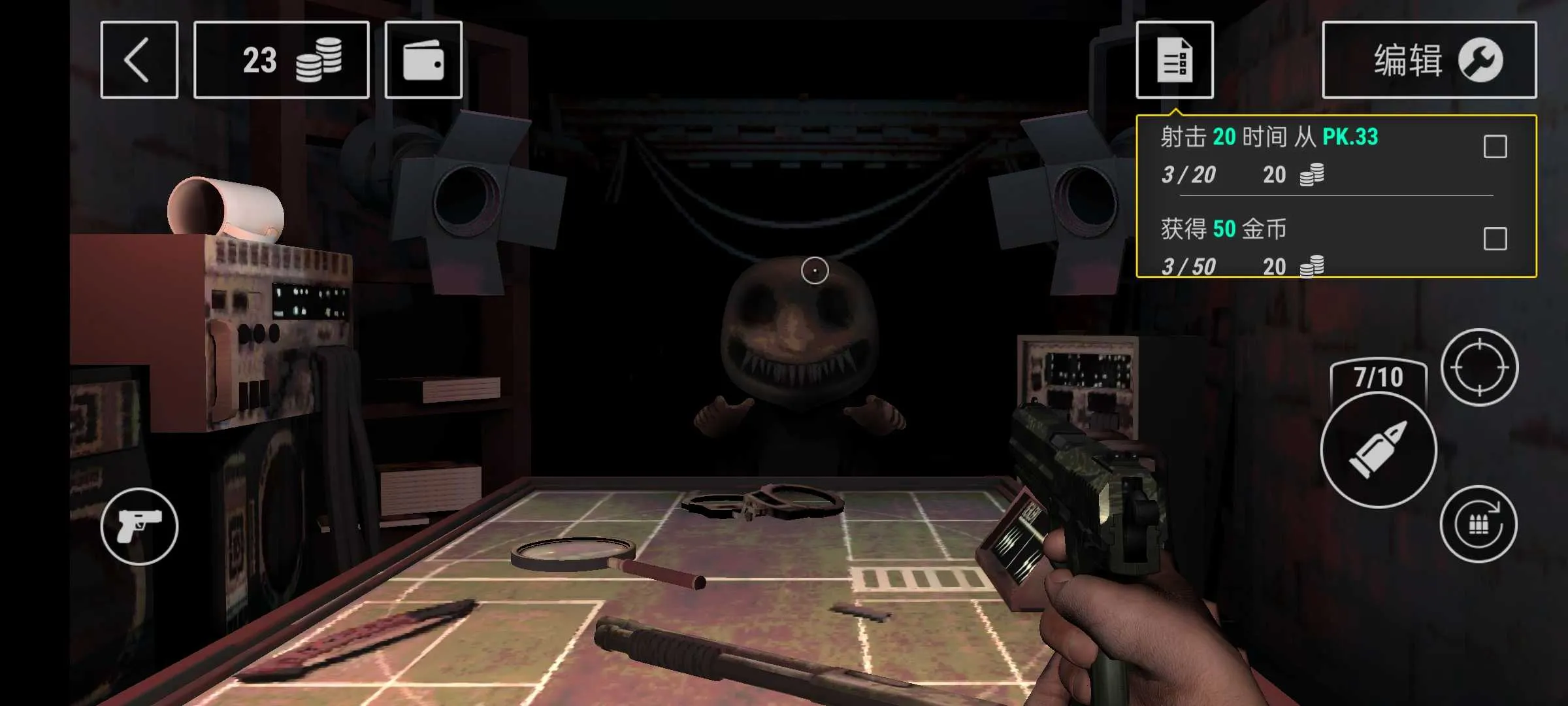Tick the 获得 50 金币 task checkbox

(x=1495, y=239)
